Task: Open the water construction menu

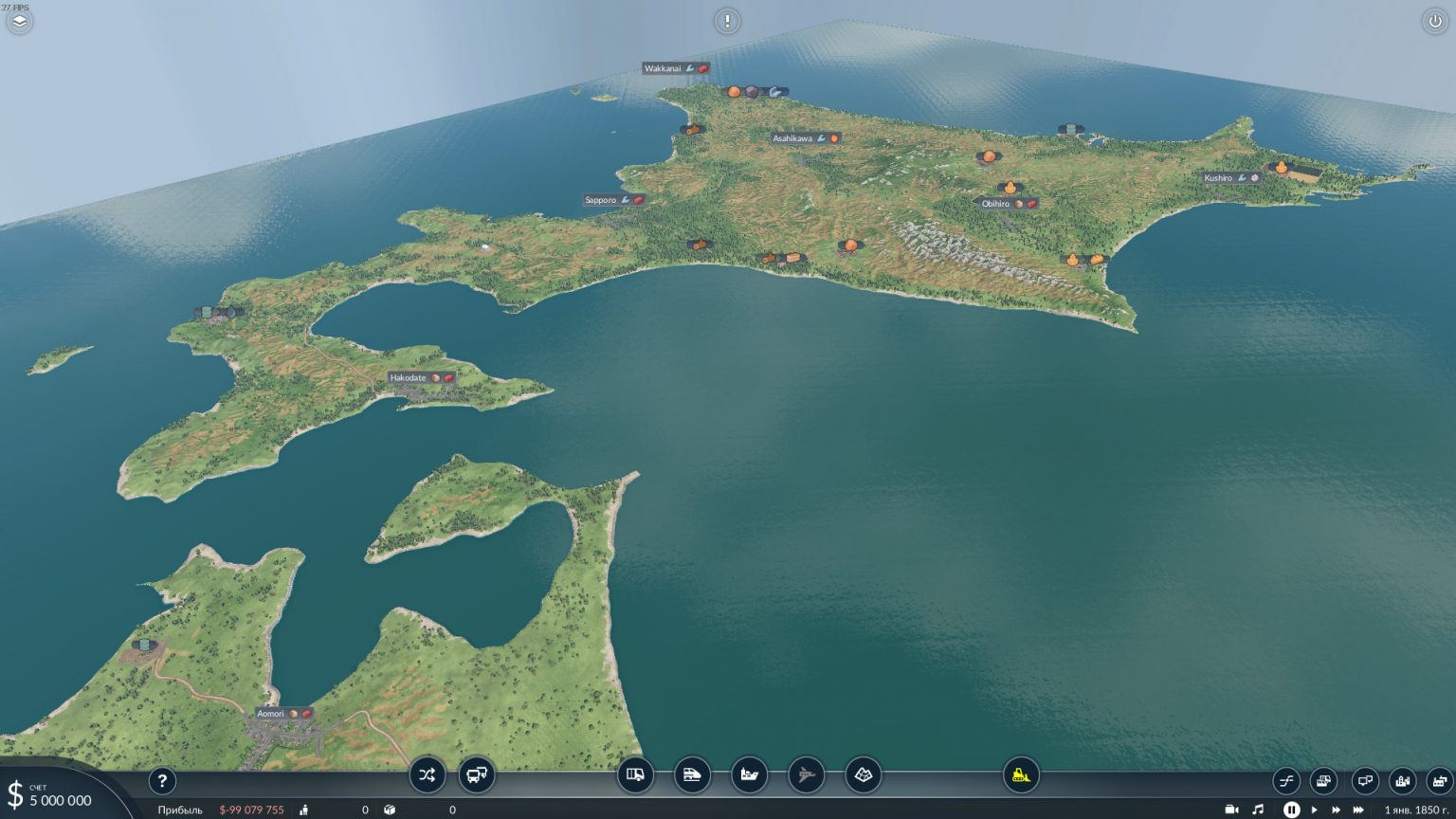Action: 748,775
